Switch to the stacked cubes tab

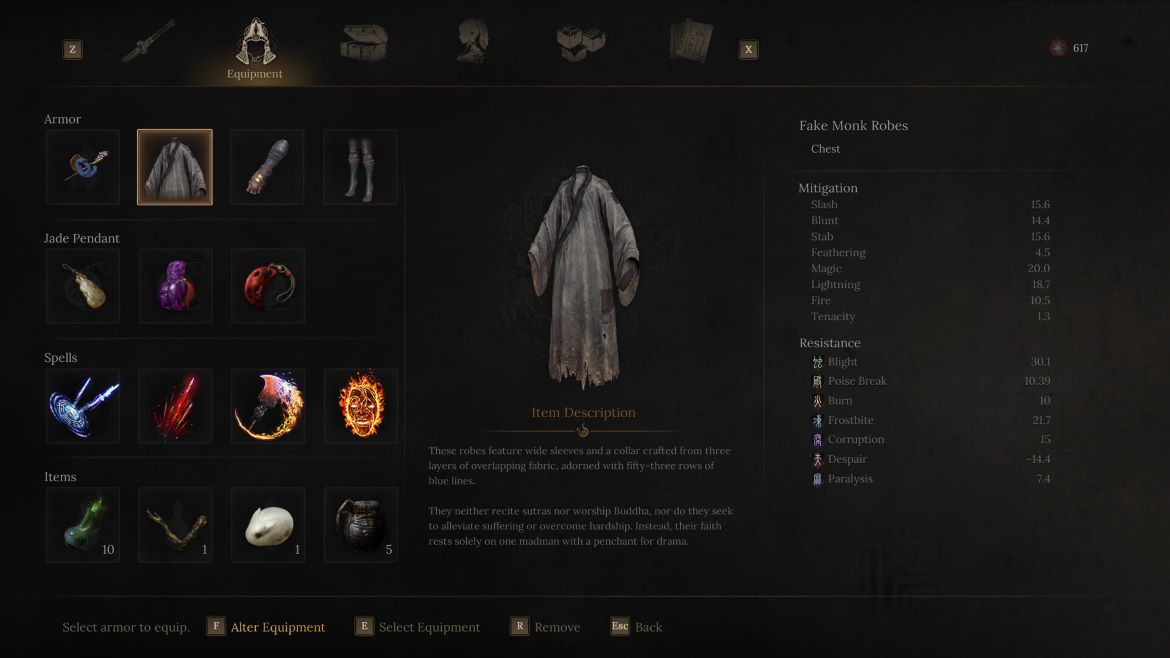580,42
